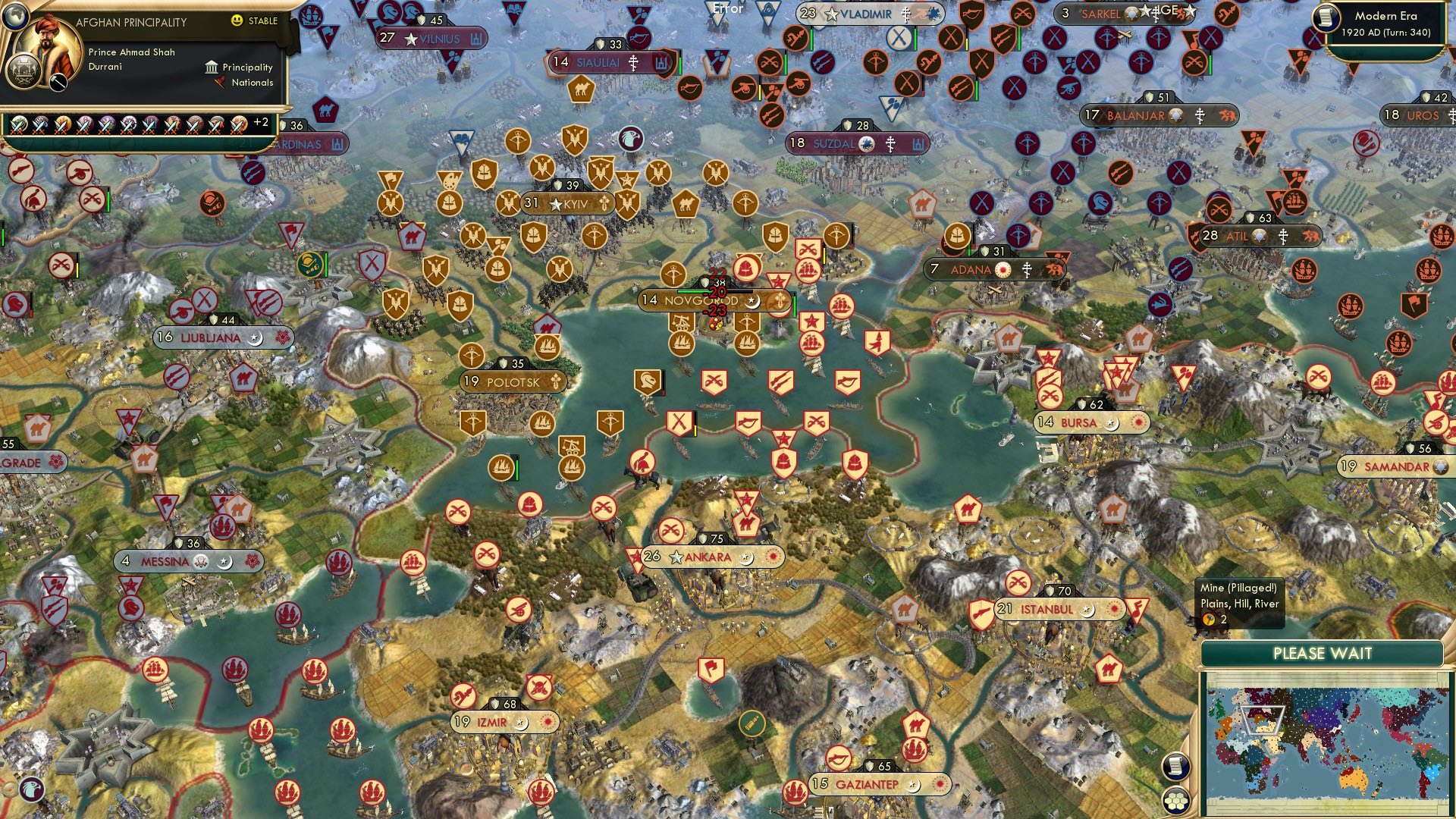Click the Principality government building icon
The height and width of the screenshot is (819, 1456).
(x=212, y=67)
